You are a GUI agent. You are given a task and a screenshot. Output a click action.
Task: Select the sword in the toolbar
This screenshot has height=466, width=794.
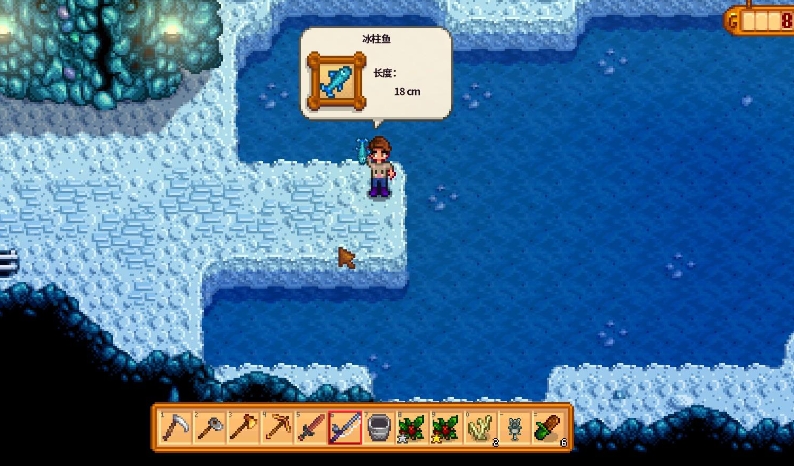pyautogui.click(x=311, y=428)
